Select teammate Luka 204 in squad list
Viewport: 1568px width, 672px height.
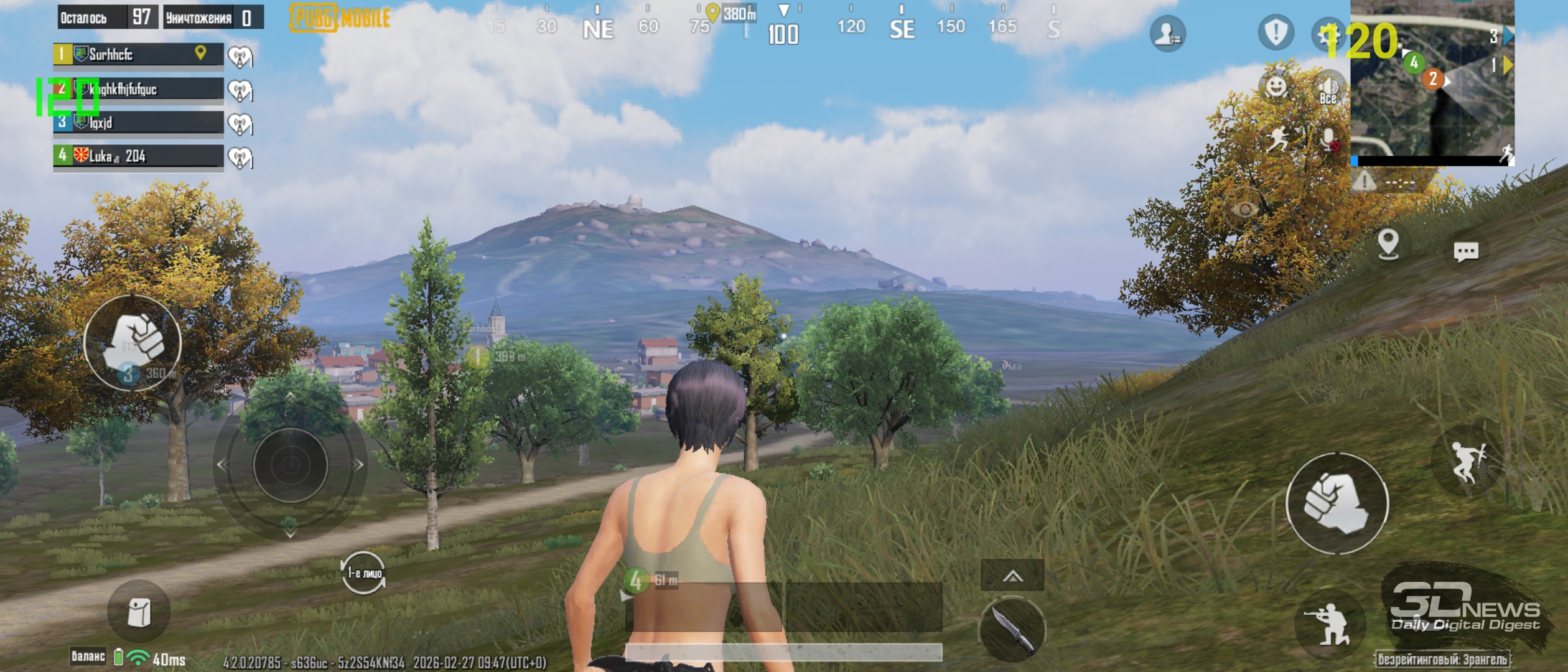point(138,156)
